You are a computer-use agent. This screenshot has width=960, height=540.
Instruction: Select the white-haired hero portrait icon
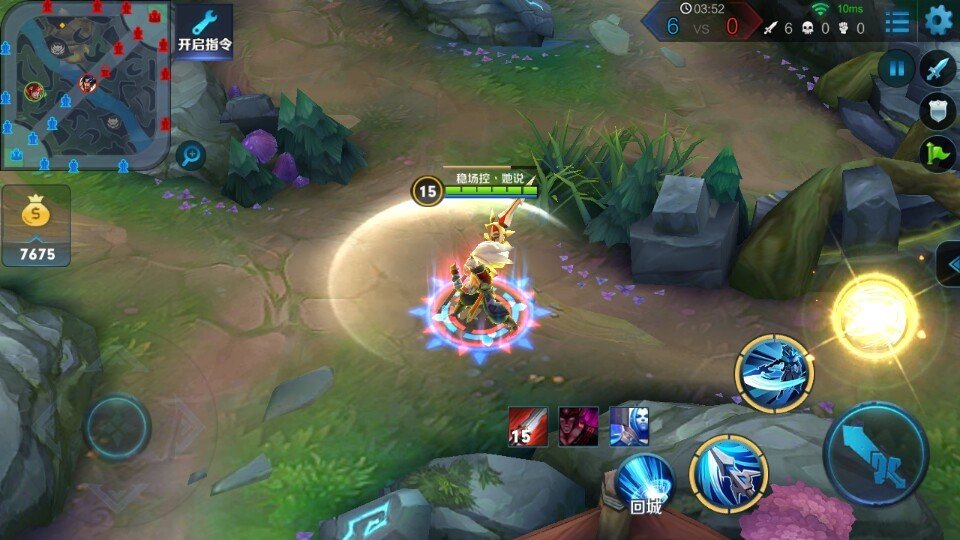[x=629, y=426]
